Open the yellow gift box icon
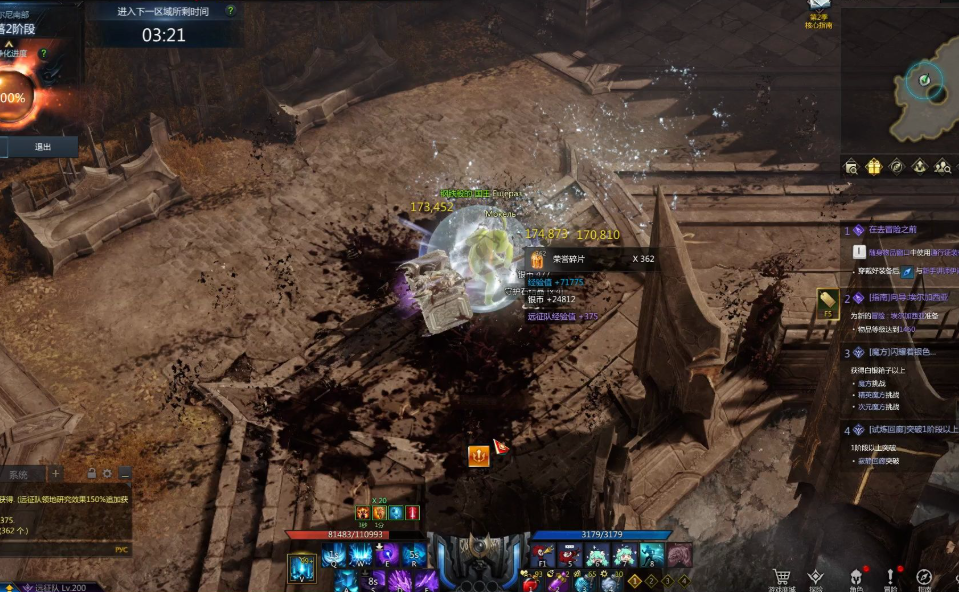Screen dimensions: 959x592 [x=873, y=166]
